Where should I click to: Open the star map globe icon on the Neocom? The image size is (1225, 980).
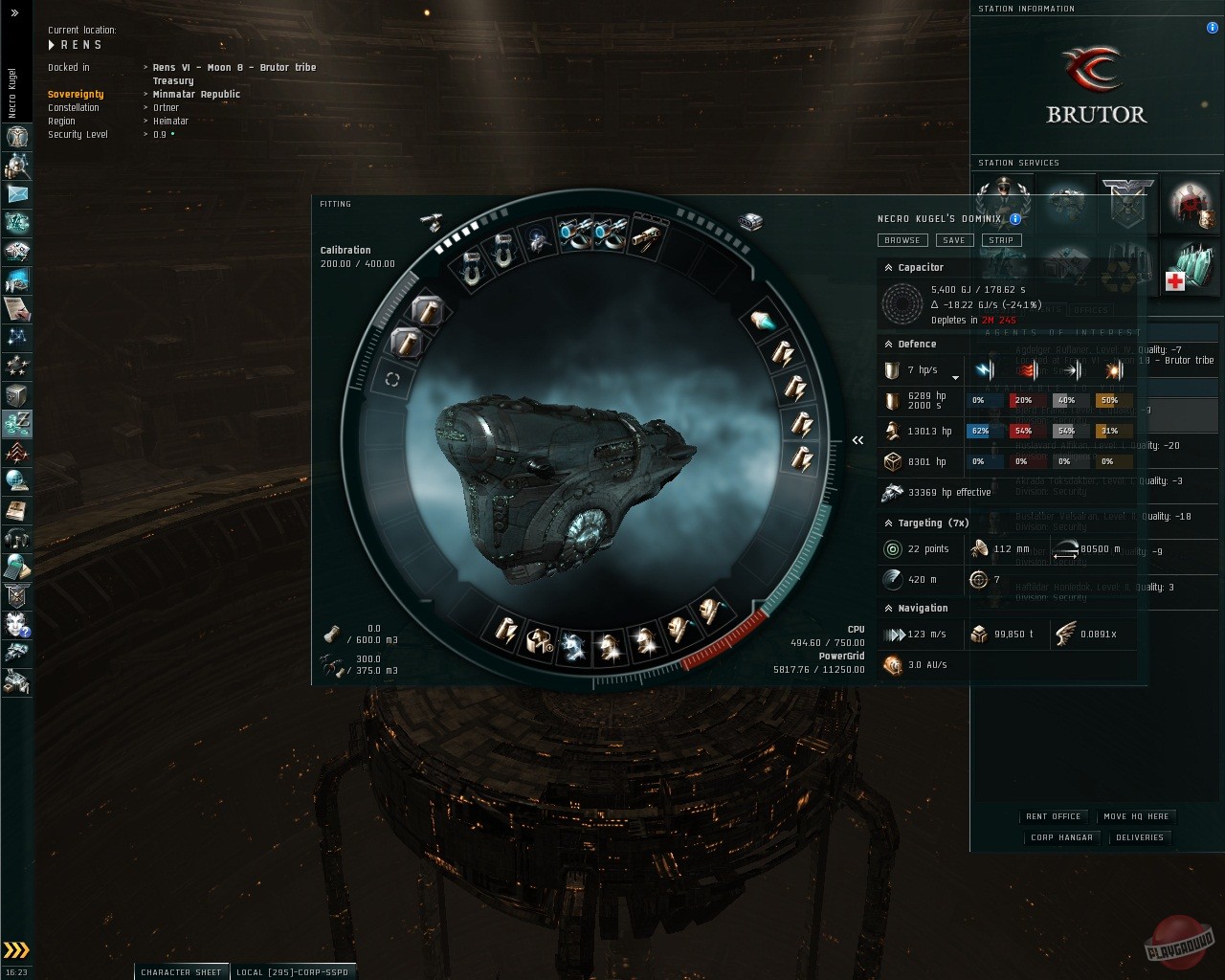click(x=16, y=481)
